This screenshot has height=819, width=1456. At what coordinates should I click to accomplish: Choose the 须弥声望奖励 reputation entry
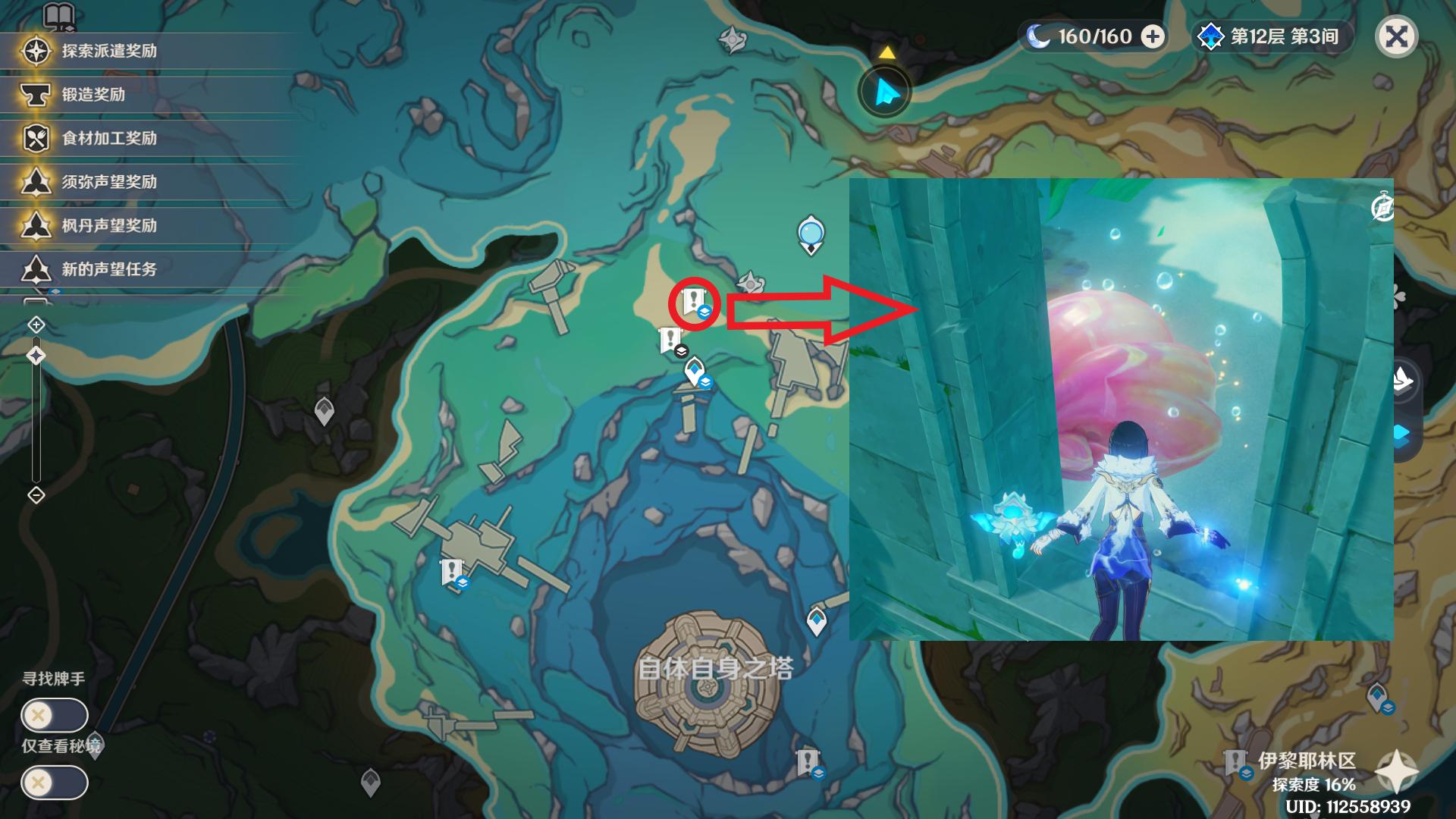point(108,182)
